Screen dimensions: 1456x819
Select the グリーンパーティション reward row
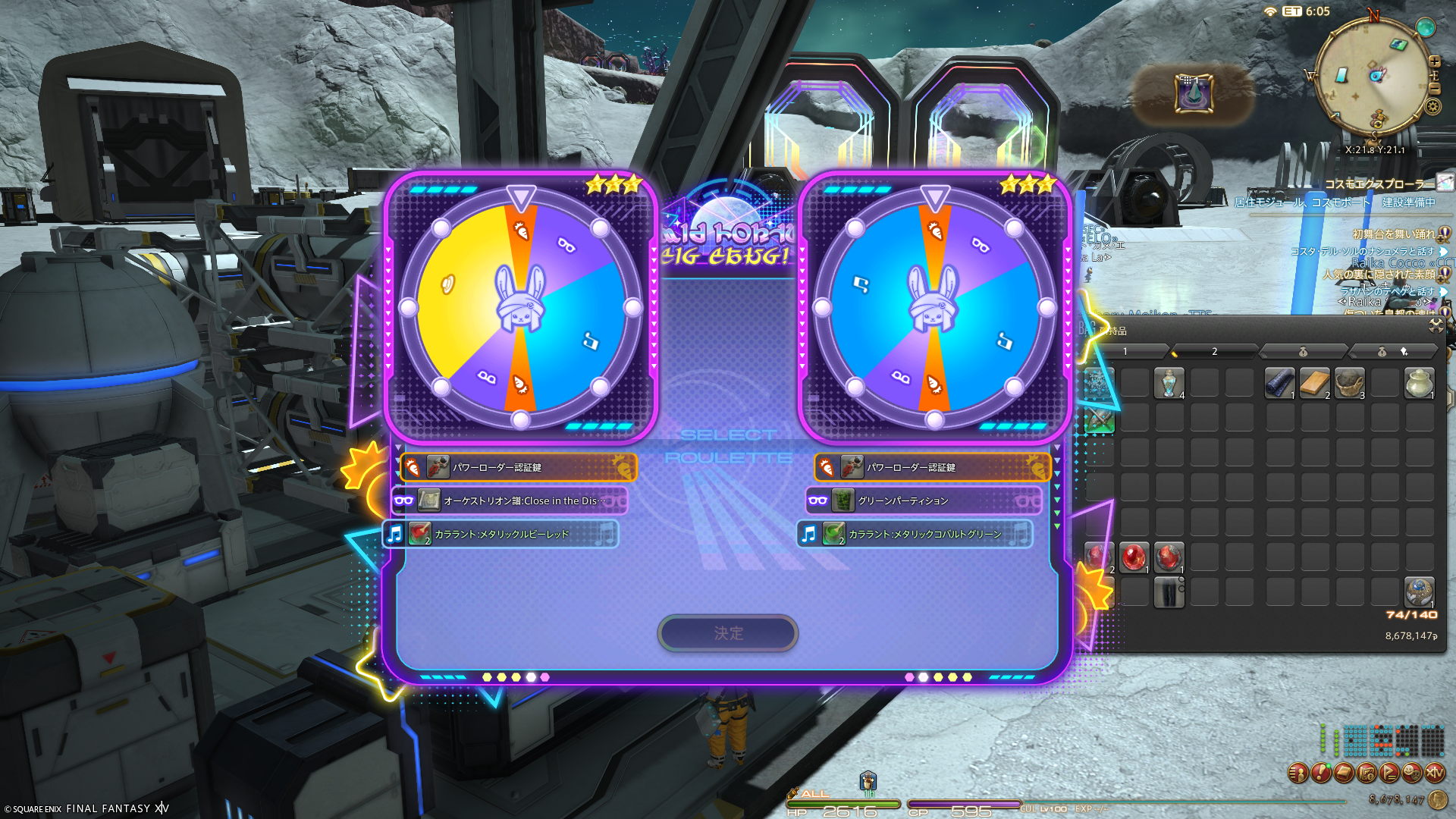coord(924,500)
